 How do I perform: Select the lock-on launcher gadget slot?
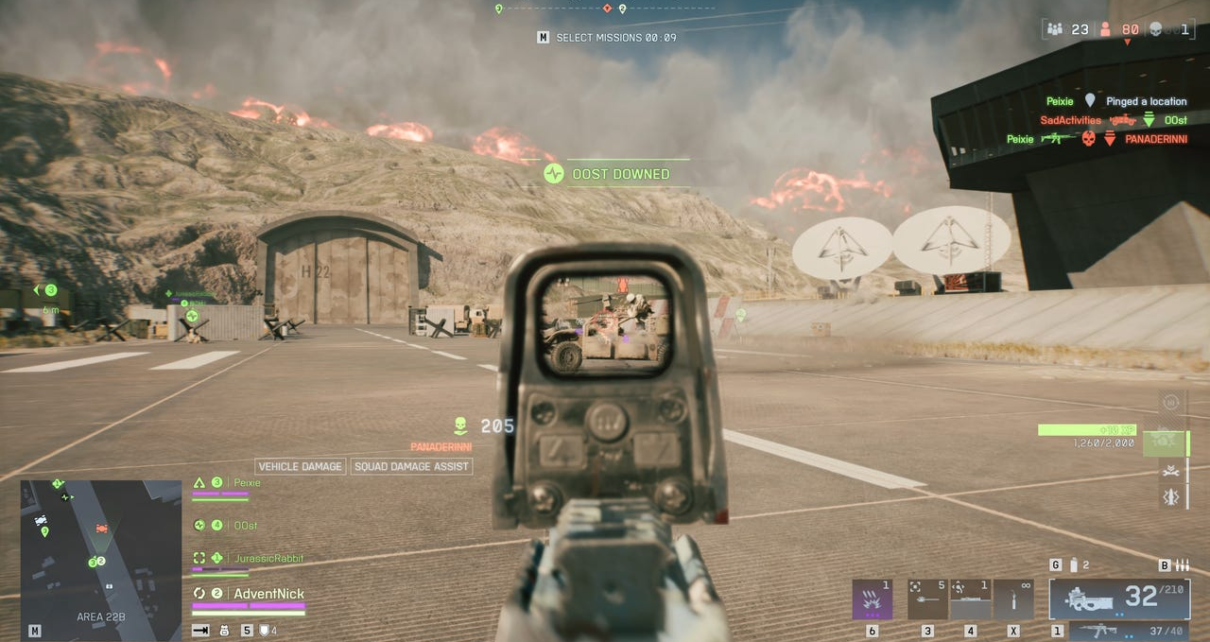[x=928, y=599]
